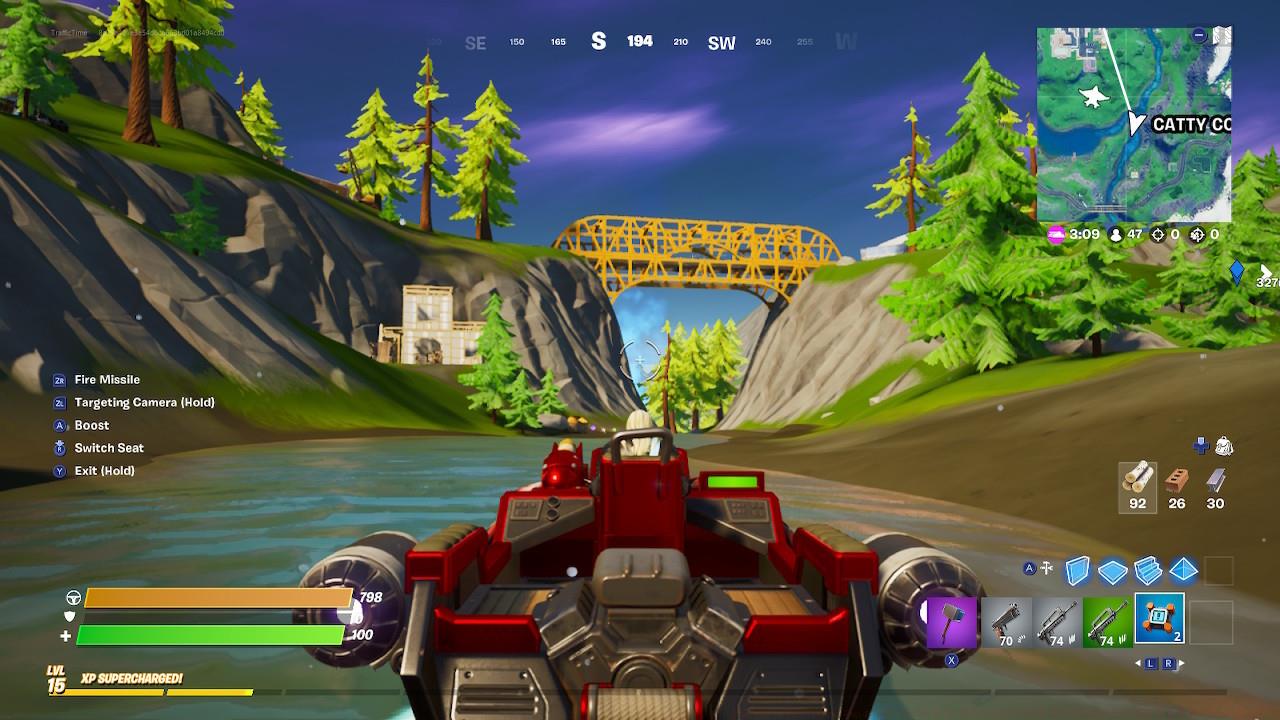Click the orange vehicle health bar
Viewport: 1280px width, 720px height.
click(x=215, y=598)
